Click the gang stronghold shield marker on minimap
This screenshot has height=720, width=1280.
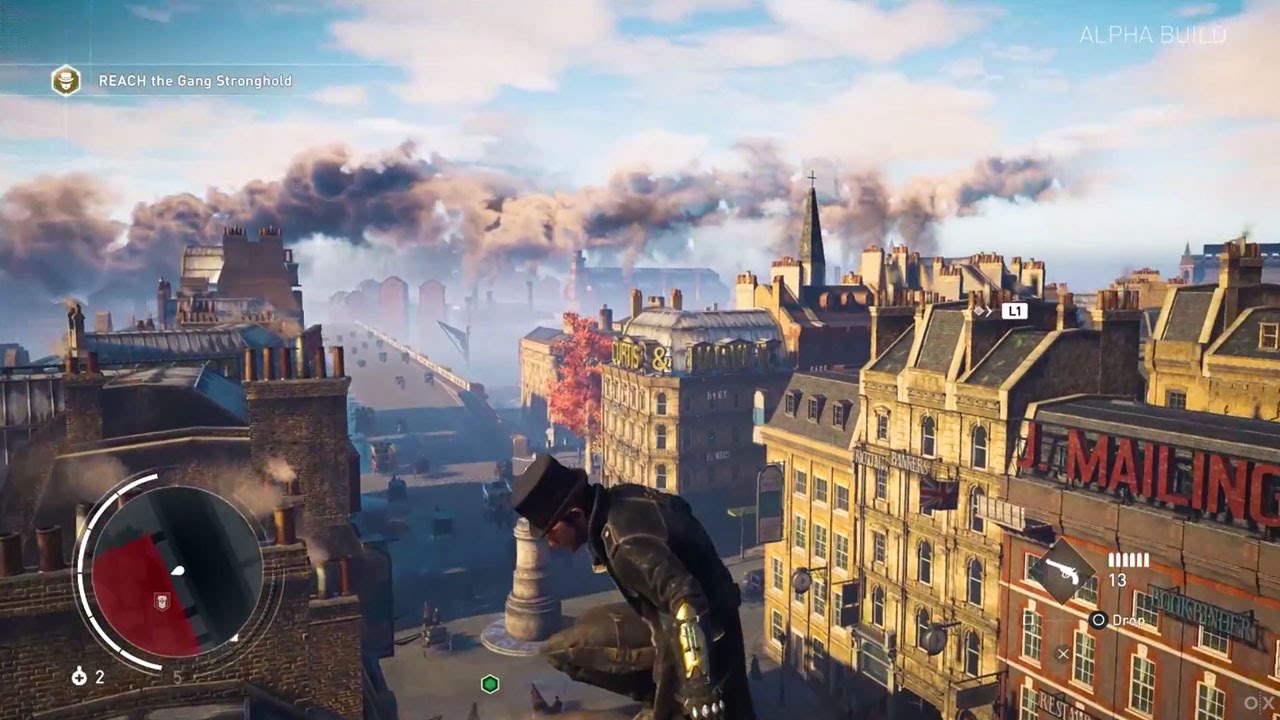(x=159, y=600)
